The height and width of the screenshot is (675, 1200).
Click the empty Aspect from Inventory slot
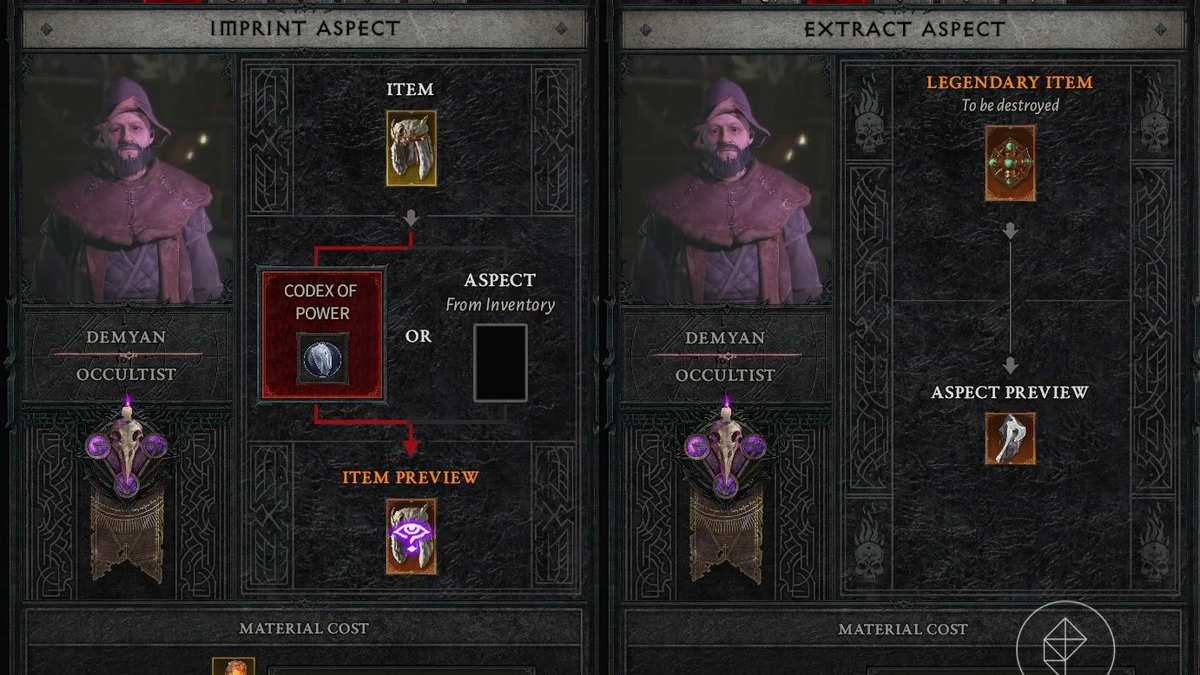(x=500, y=362)
